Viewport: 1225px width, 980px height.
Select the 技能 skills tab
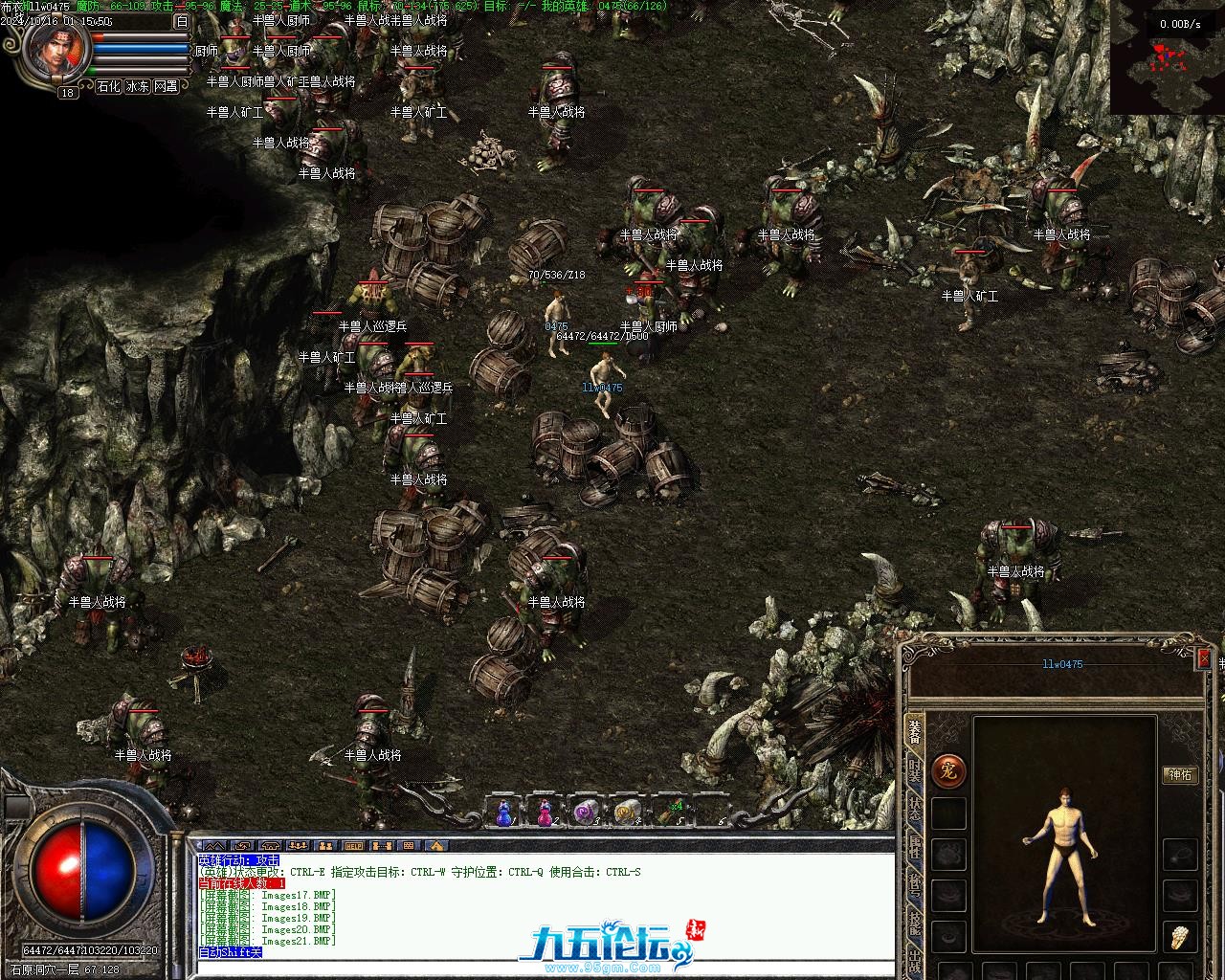915,925
